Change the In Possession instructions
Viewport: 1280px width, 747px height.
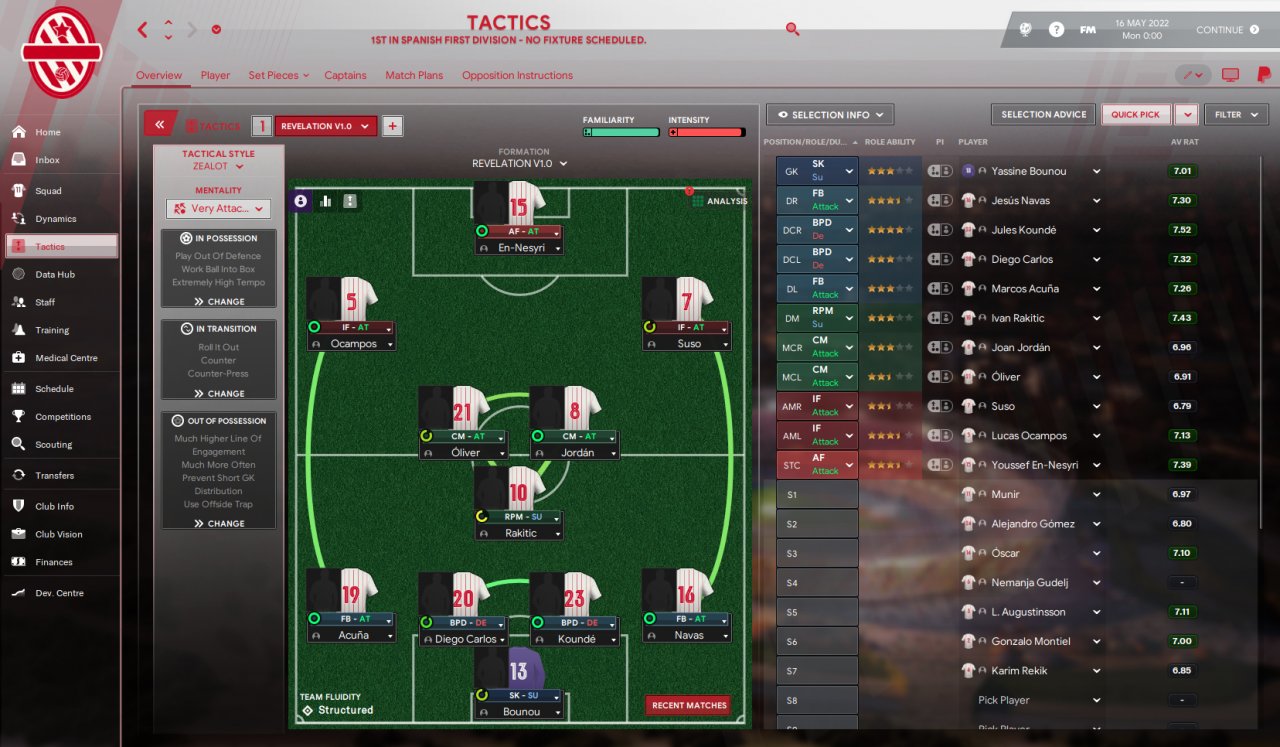click(218, 301)
